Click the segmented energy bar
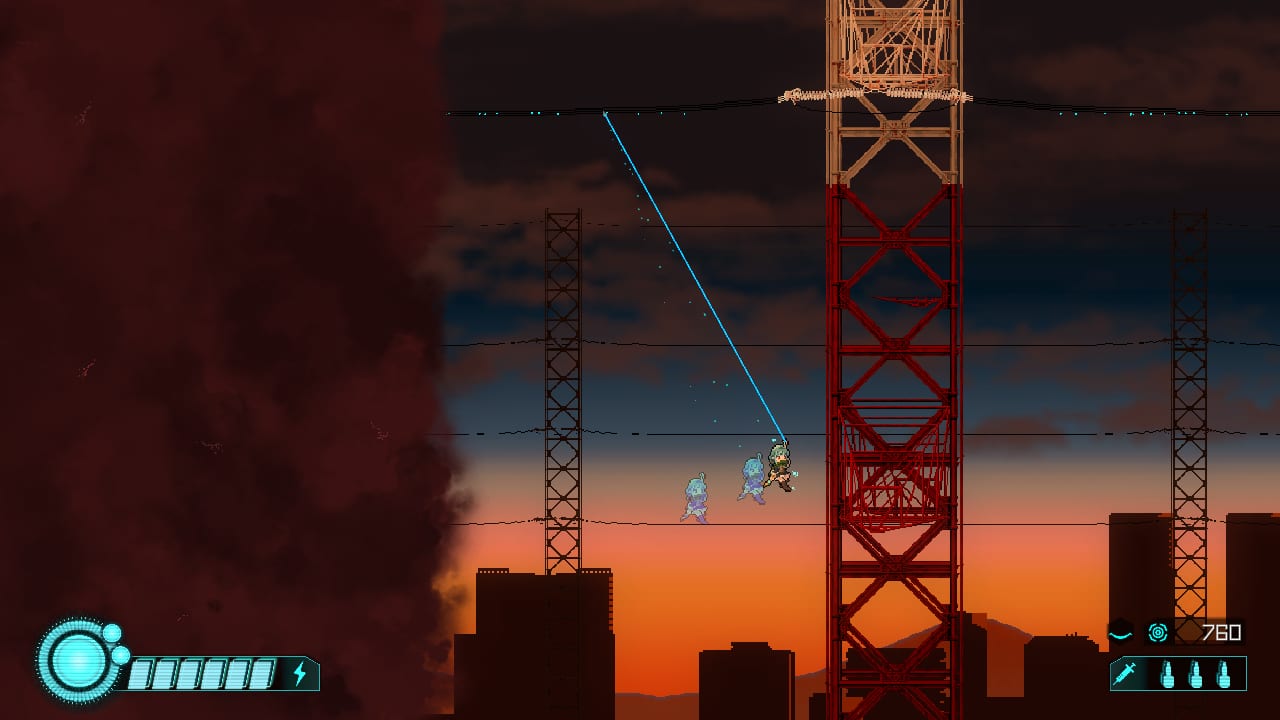This screenshot has height=720, width=1280. tap(200, 674)
